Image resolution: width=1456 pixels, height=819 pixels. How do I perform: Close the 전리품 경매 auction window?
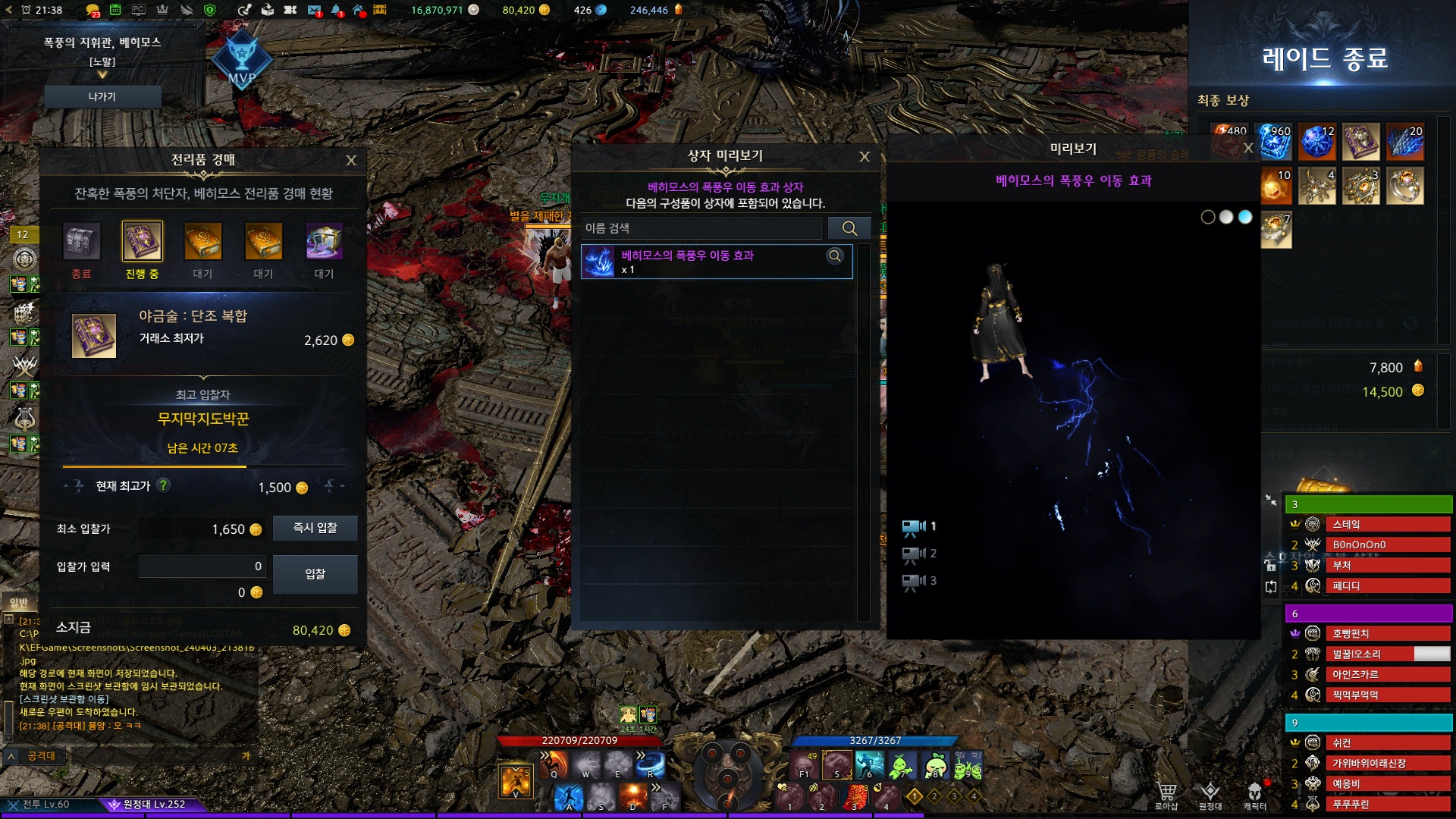pos(351,160)
